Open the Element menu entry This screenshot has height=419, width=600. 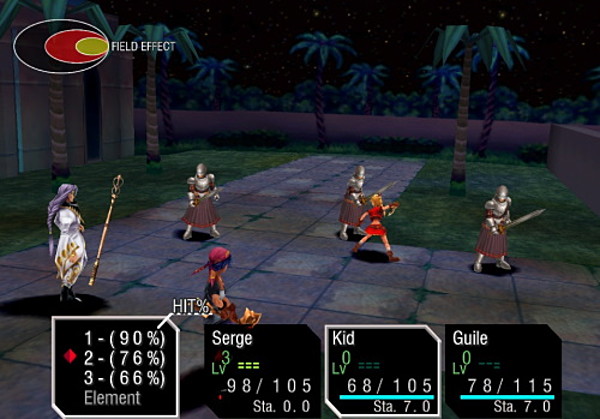tap(113, 396)
